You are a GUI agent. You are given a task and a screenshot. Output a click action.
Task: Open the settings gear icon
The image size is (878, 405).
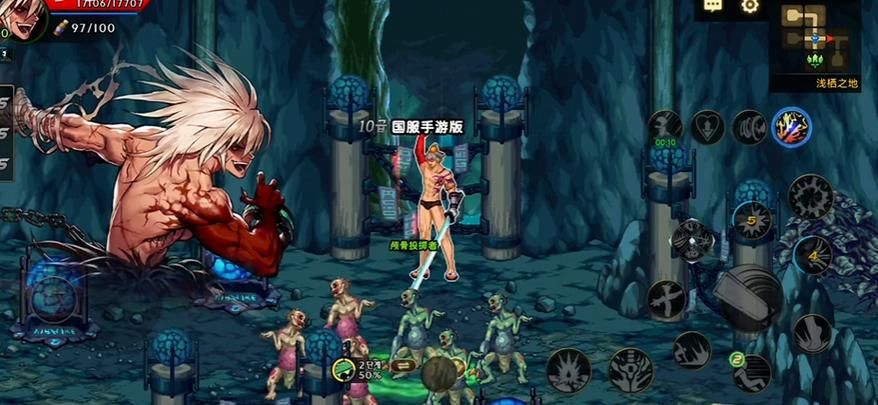point(749,6)
